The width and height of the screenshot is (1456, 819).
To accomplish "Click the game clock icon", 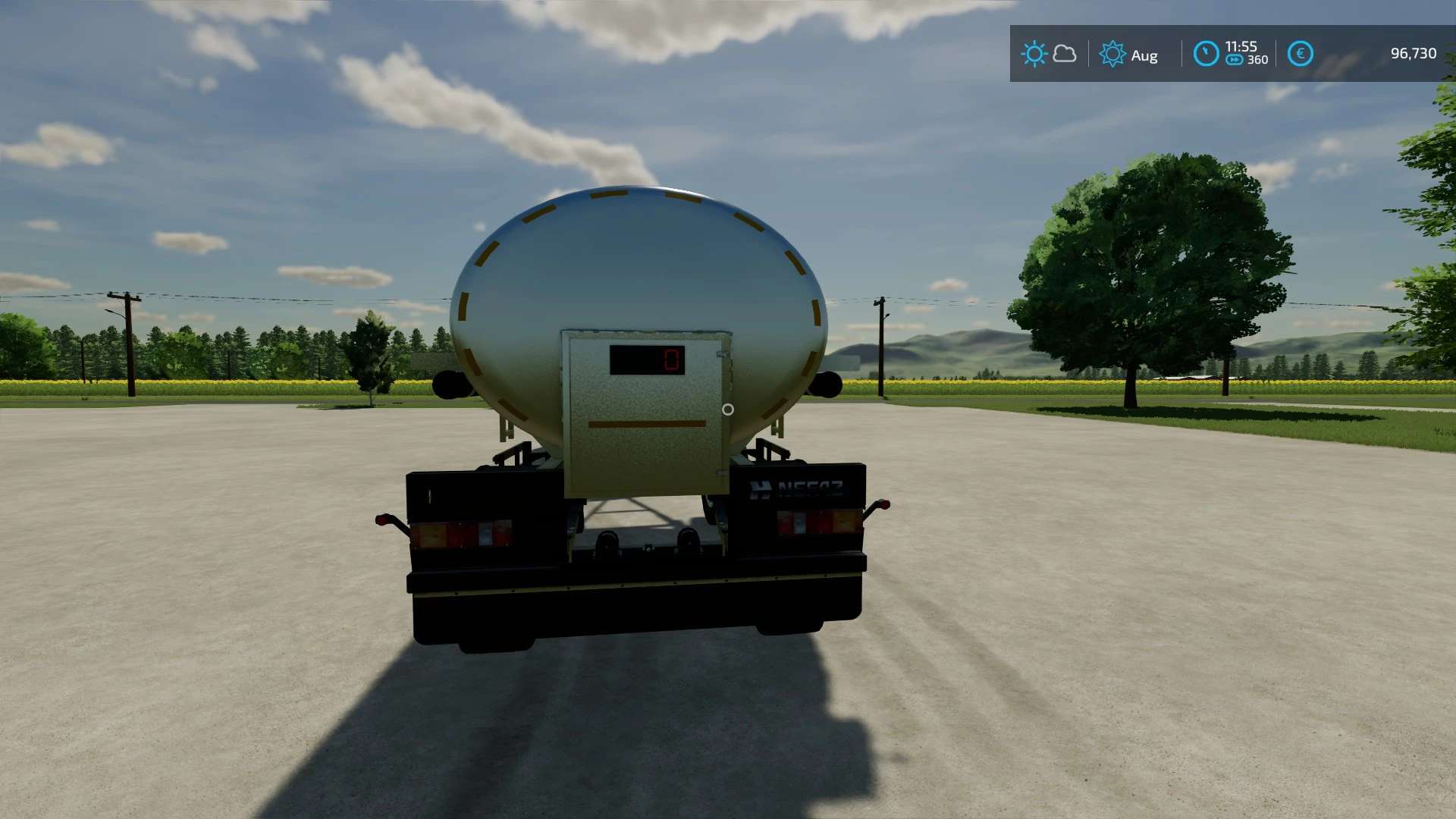I will click(x=1206, y=54).
